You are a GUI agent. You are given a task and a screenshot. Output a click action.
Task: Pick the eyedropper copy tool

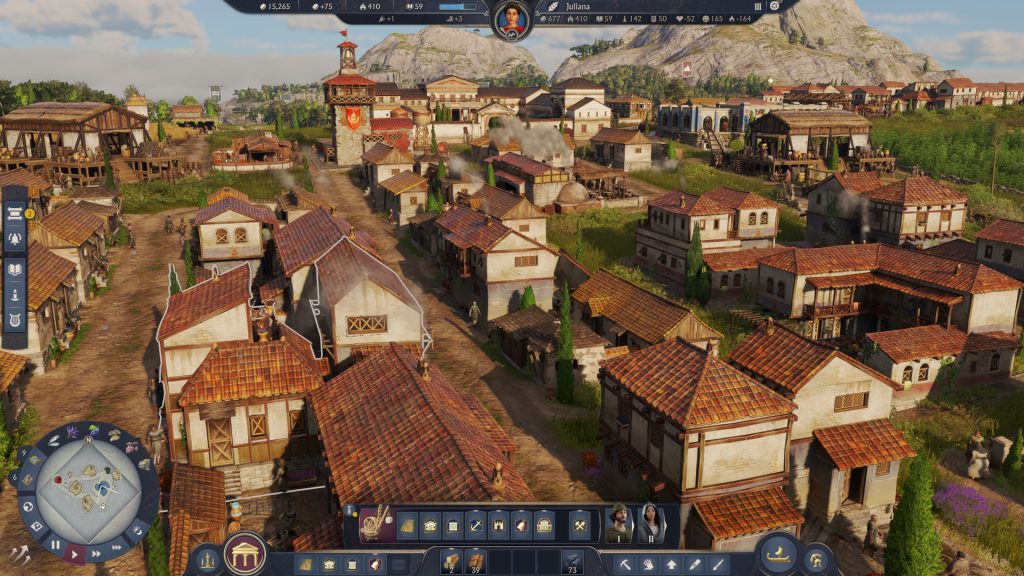(x=692, y=564)
